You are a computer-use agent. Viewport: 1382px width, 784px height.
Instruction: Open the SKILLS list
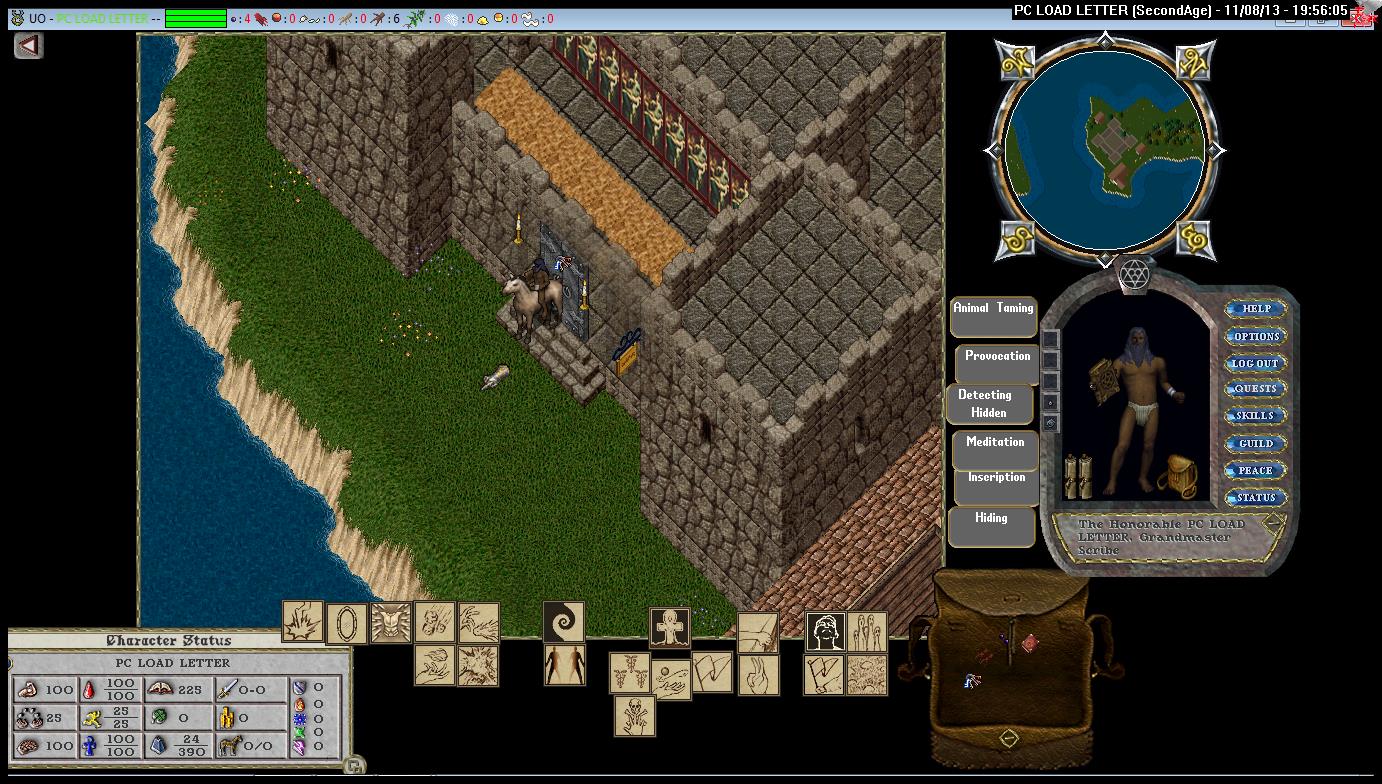point(1255,416)
